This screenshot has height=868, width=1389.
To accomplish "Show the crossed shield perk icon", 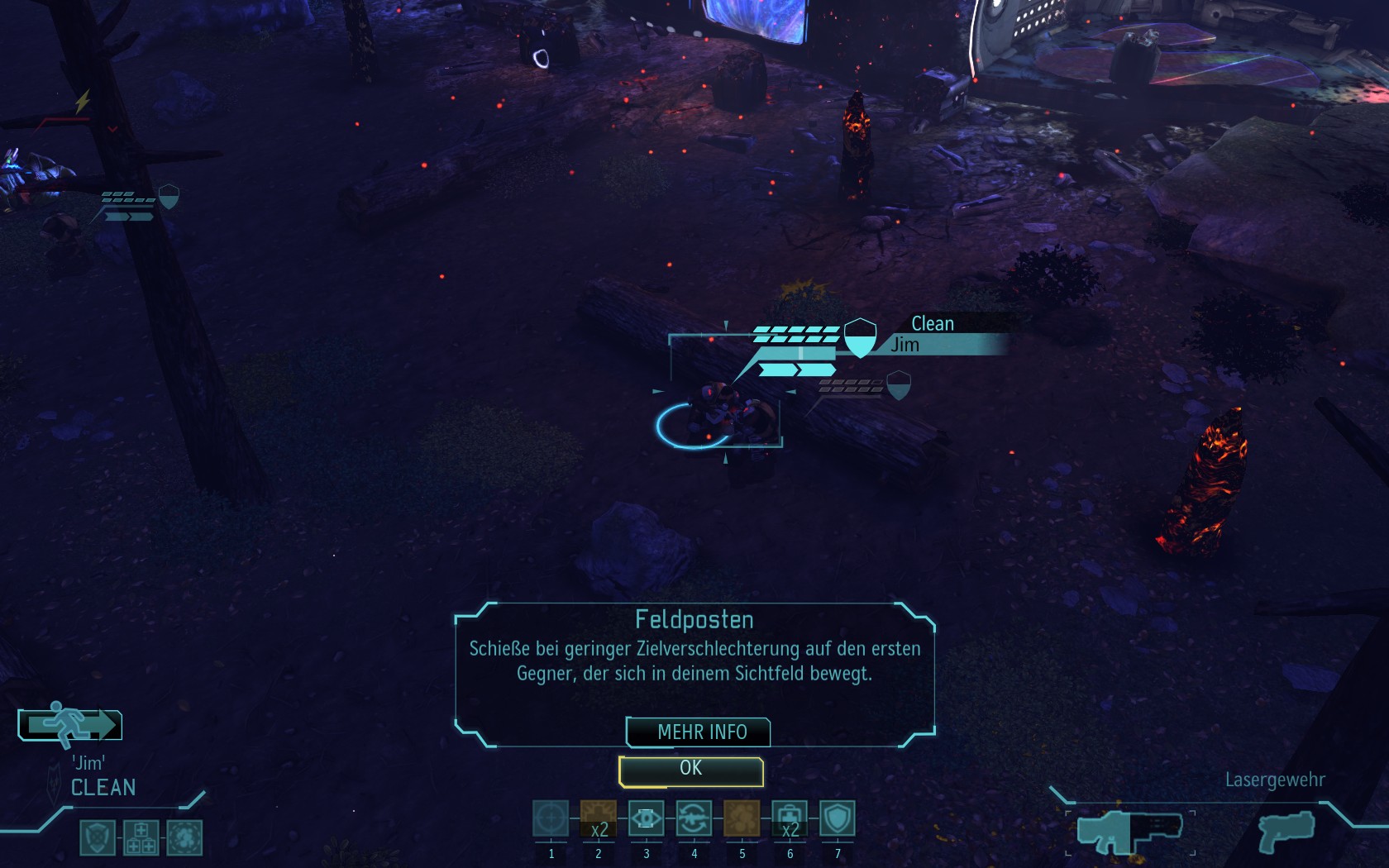I will (98, 837).
